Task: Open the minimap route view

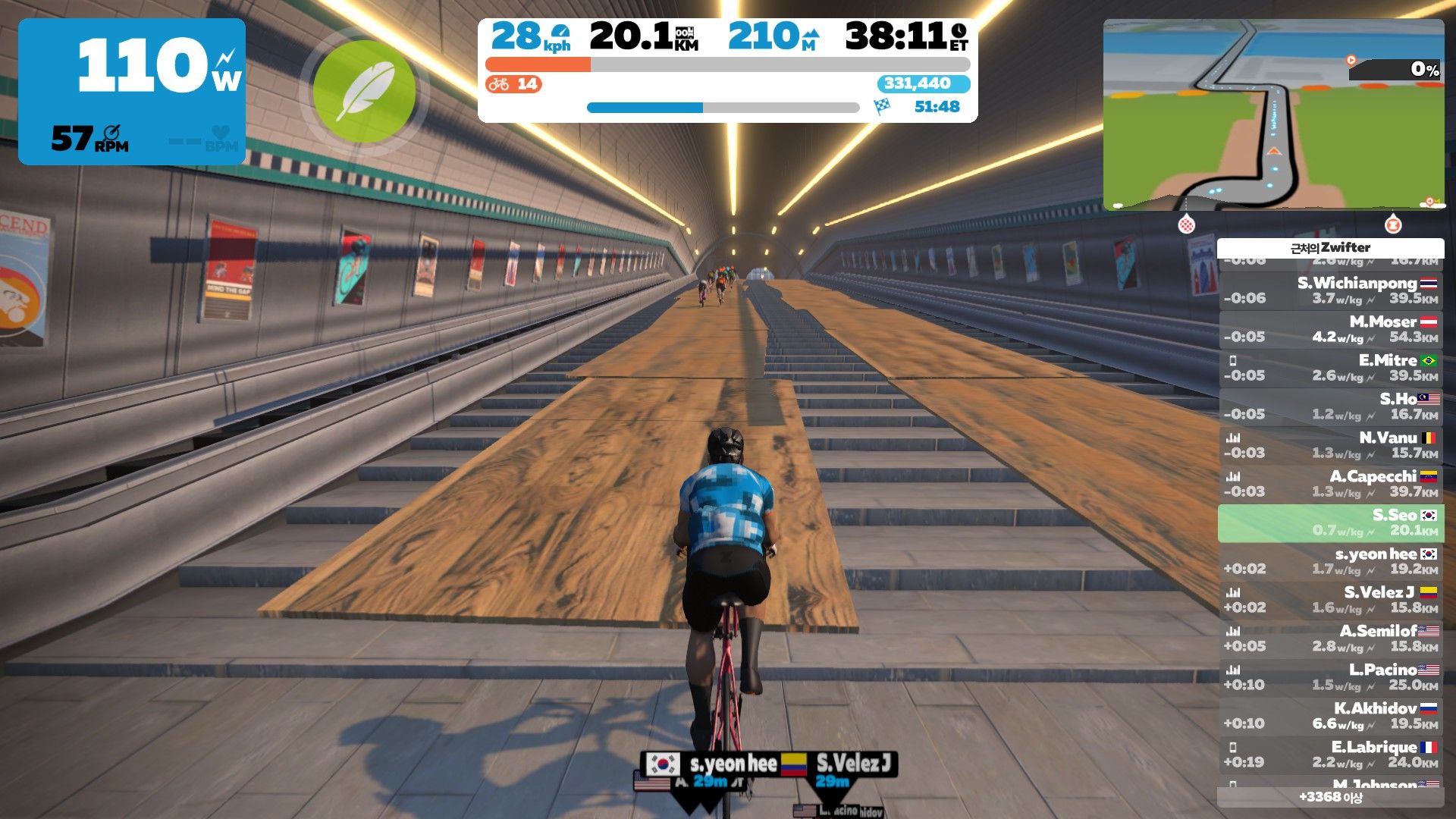Action: 1273,115
